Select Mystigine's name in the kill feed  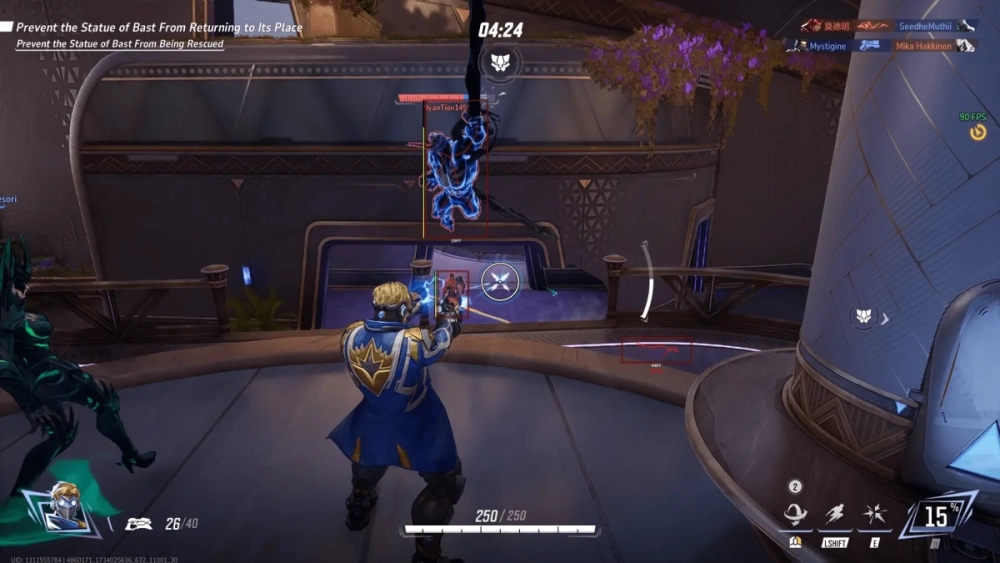tap(828, 46)
